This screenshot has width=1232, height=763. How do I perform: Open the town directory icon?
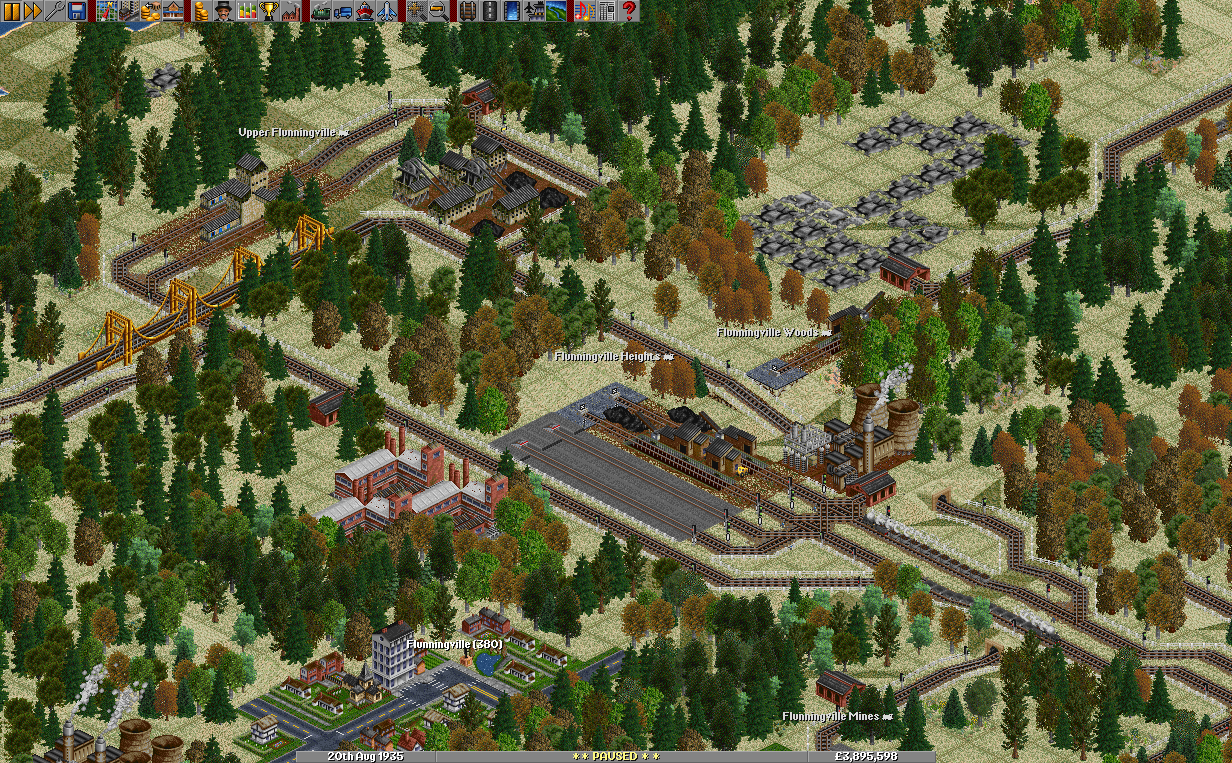(x=129, y=11)
